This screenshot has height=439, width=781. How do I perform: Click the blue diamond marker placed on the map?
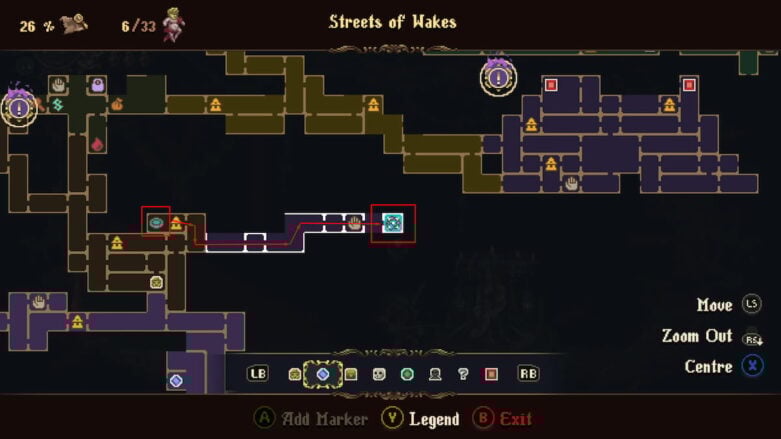[x=176, y=380]
